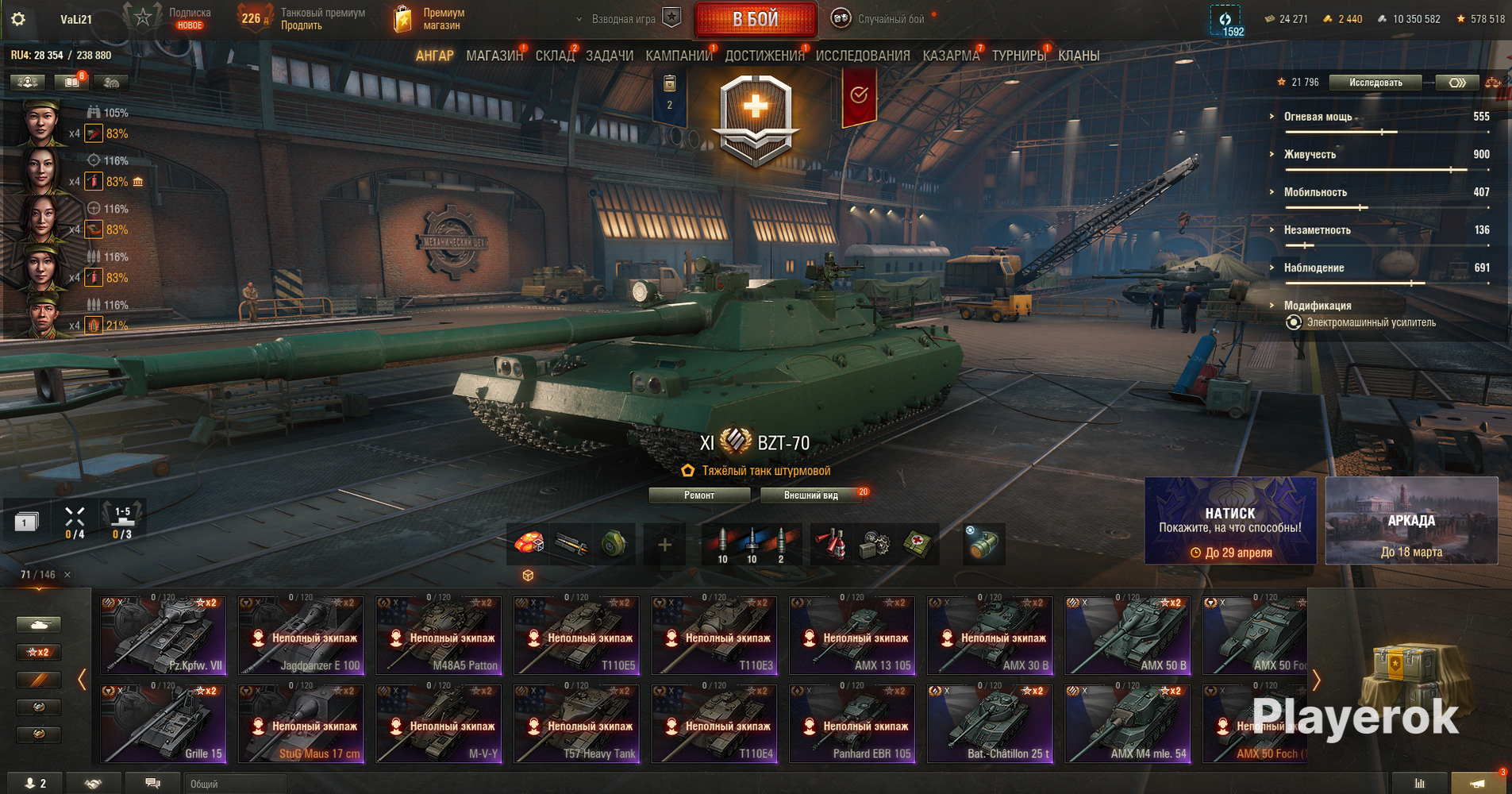Click the Ремонт button
The height and width of the screenshot is (794, 1512).
tap(699, 495)
